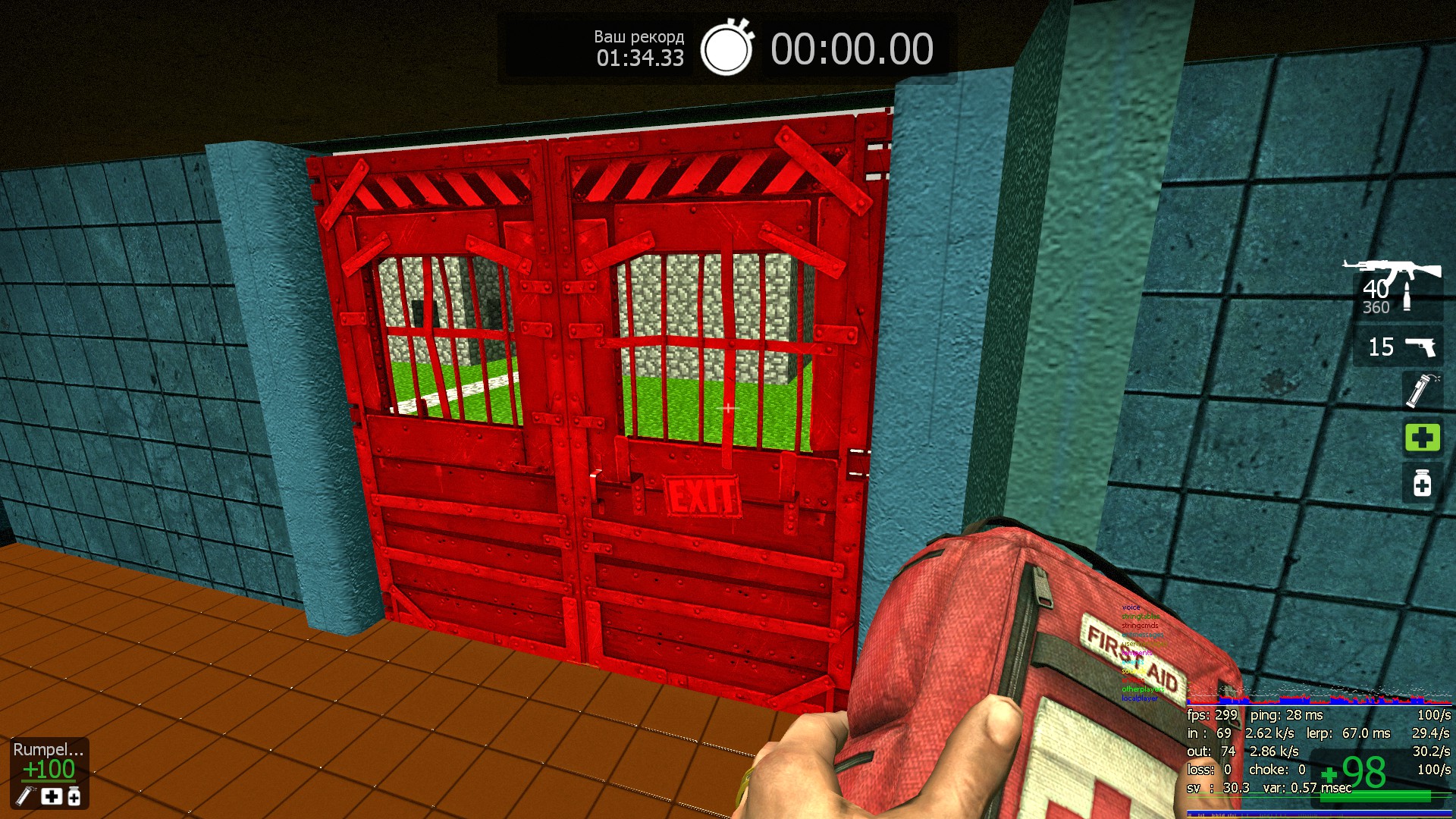Switch to the pistol slot
The width and height of the screenshot is (1456, 819).
point(1399,347)
